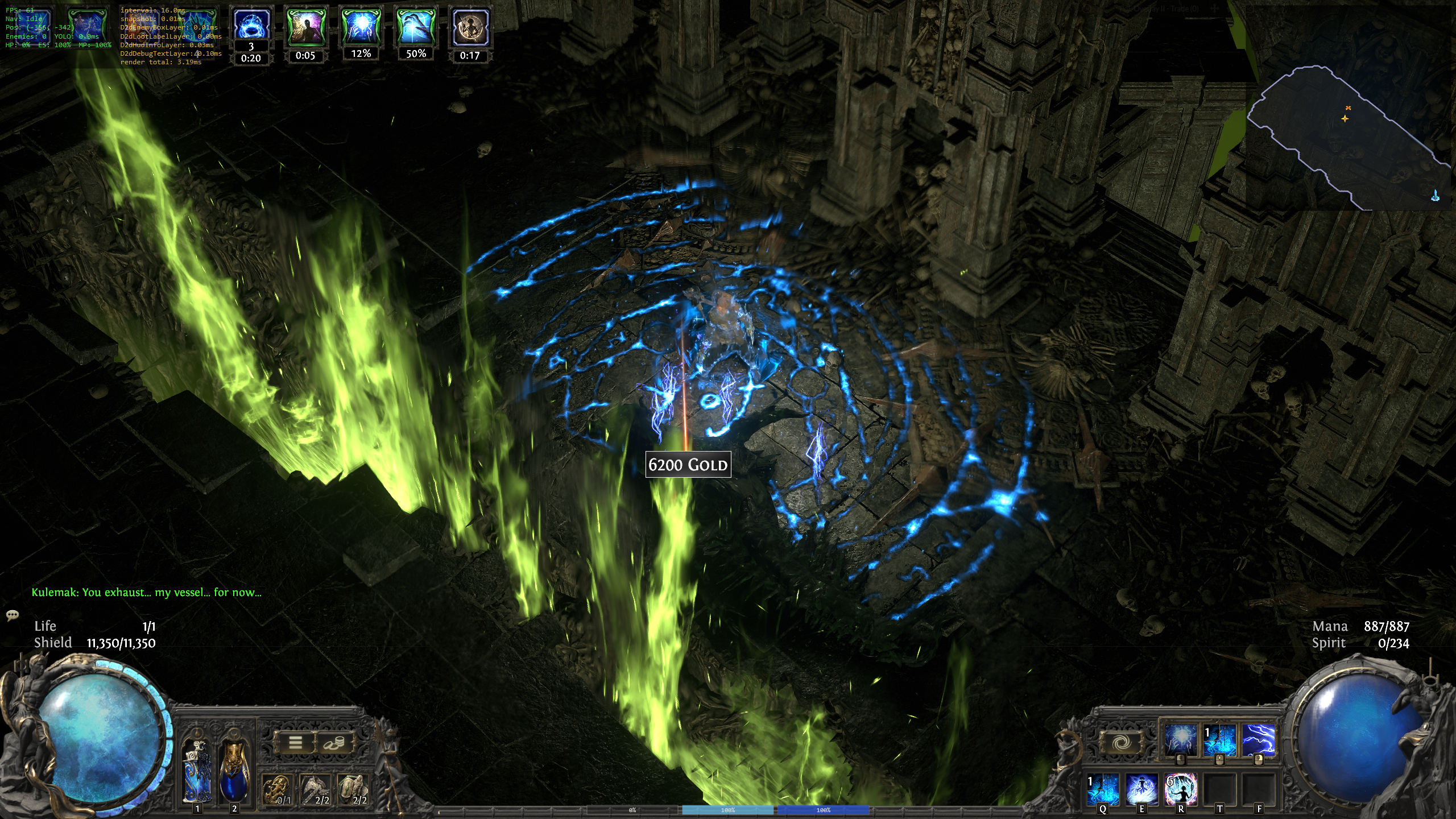The width and height of the screenshot is (1456, 819).
Task: Inspect the winged figure buff at 0:05
Action: [305, 27]
